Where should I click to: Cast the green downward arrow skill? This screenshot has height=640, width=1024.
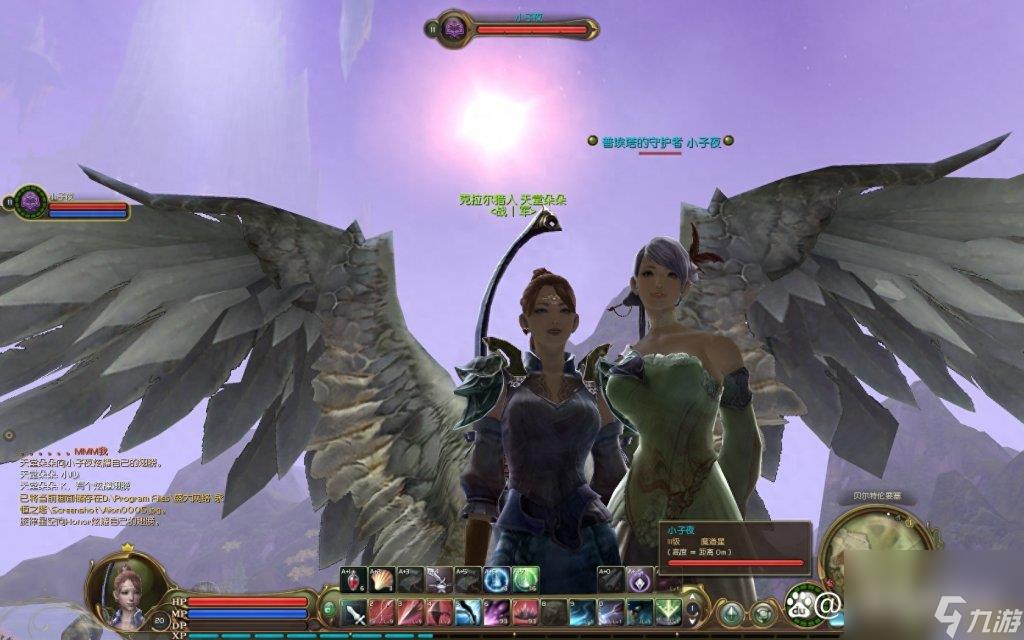[x=668, y=612]
